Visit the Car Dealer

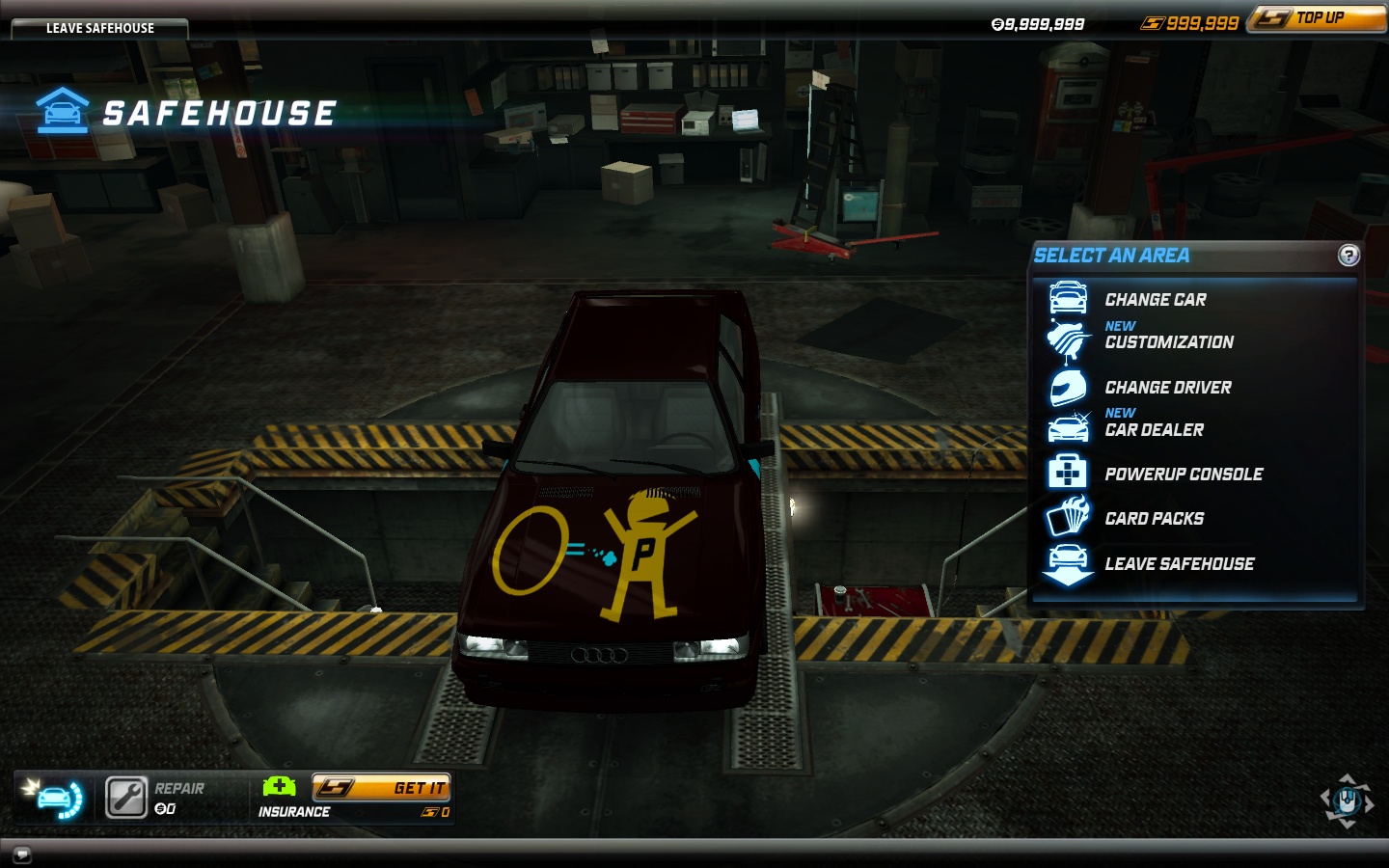(1154, 430)
